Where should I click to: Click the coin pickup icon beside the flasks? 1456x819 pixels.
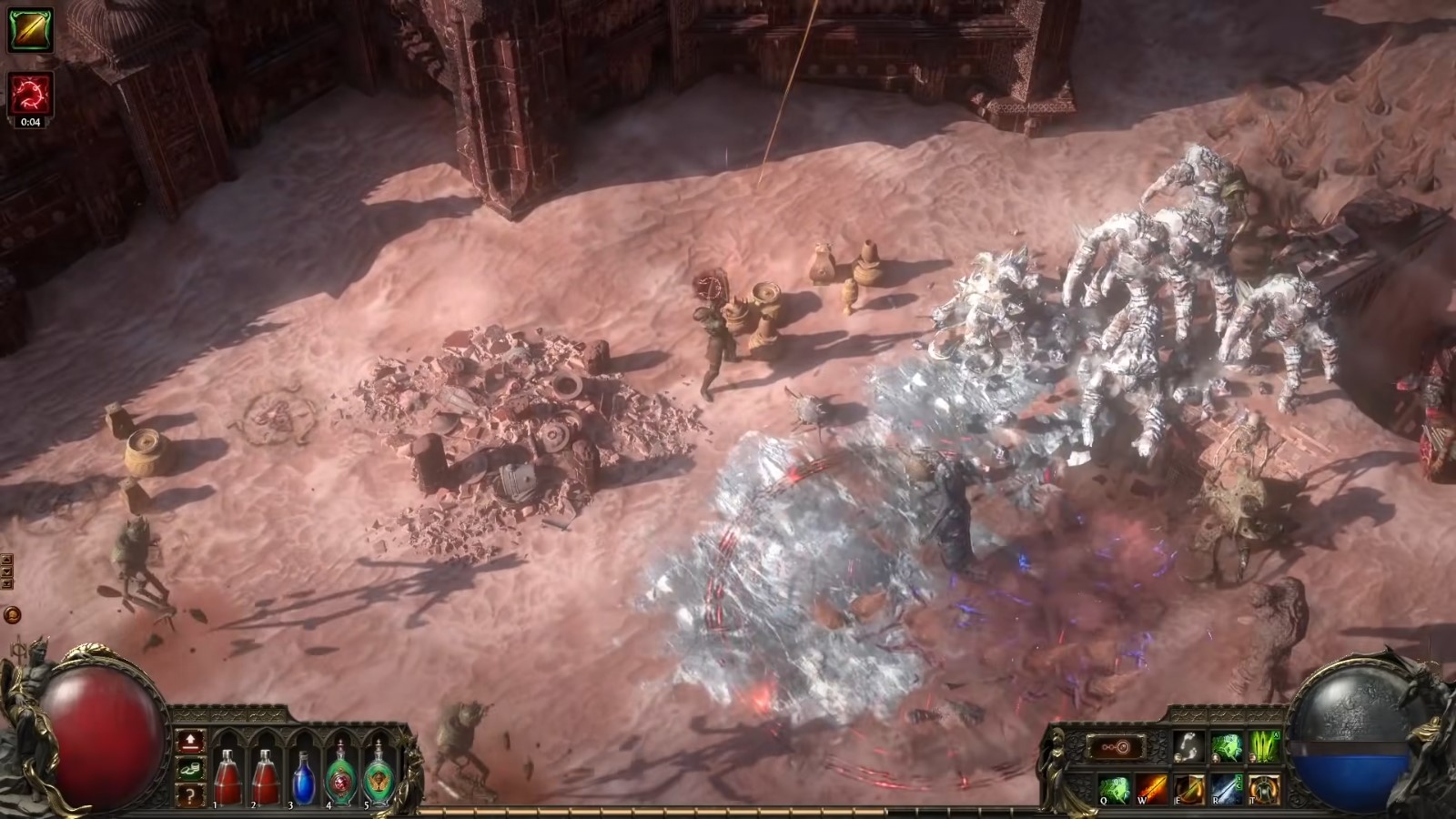(190, 769)
